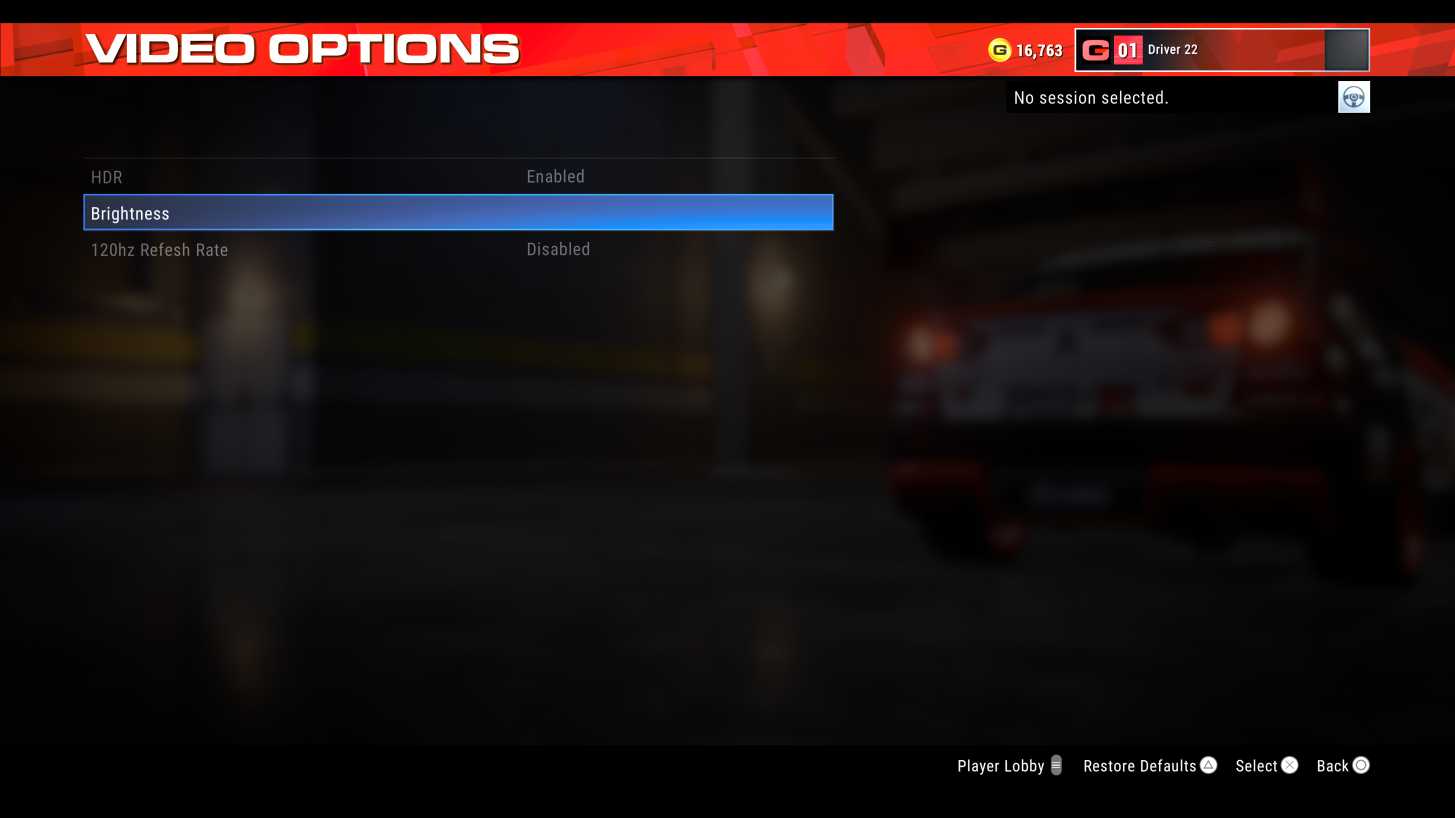
Task: Click the triangle button icon for Restore Defaults
Action: (1207, 765)
